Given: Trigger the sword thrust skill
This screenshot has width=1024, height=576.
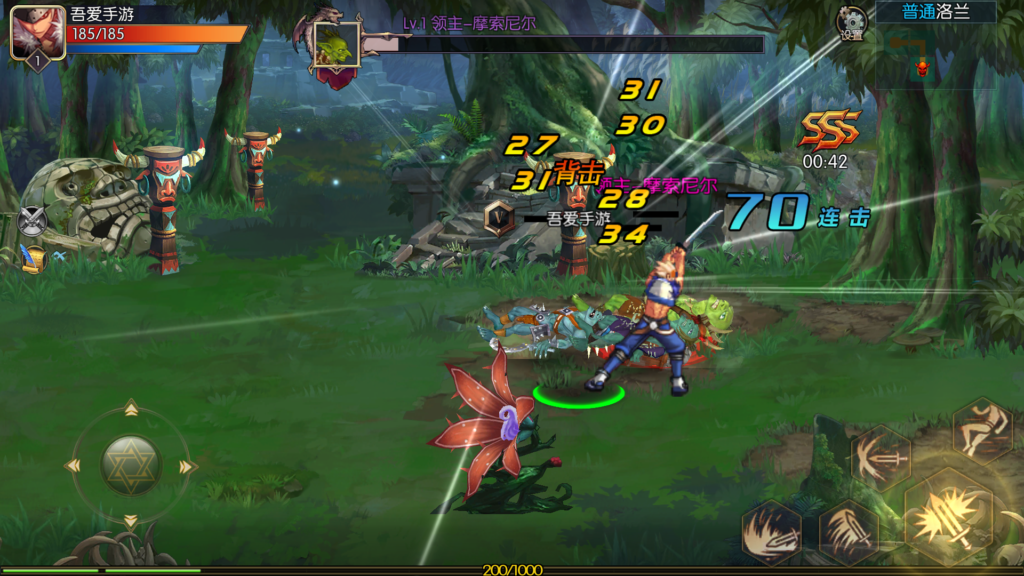Looking at the screenshot, I should pyautogui.click(x=880, y=458).
